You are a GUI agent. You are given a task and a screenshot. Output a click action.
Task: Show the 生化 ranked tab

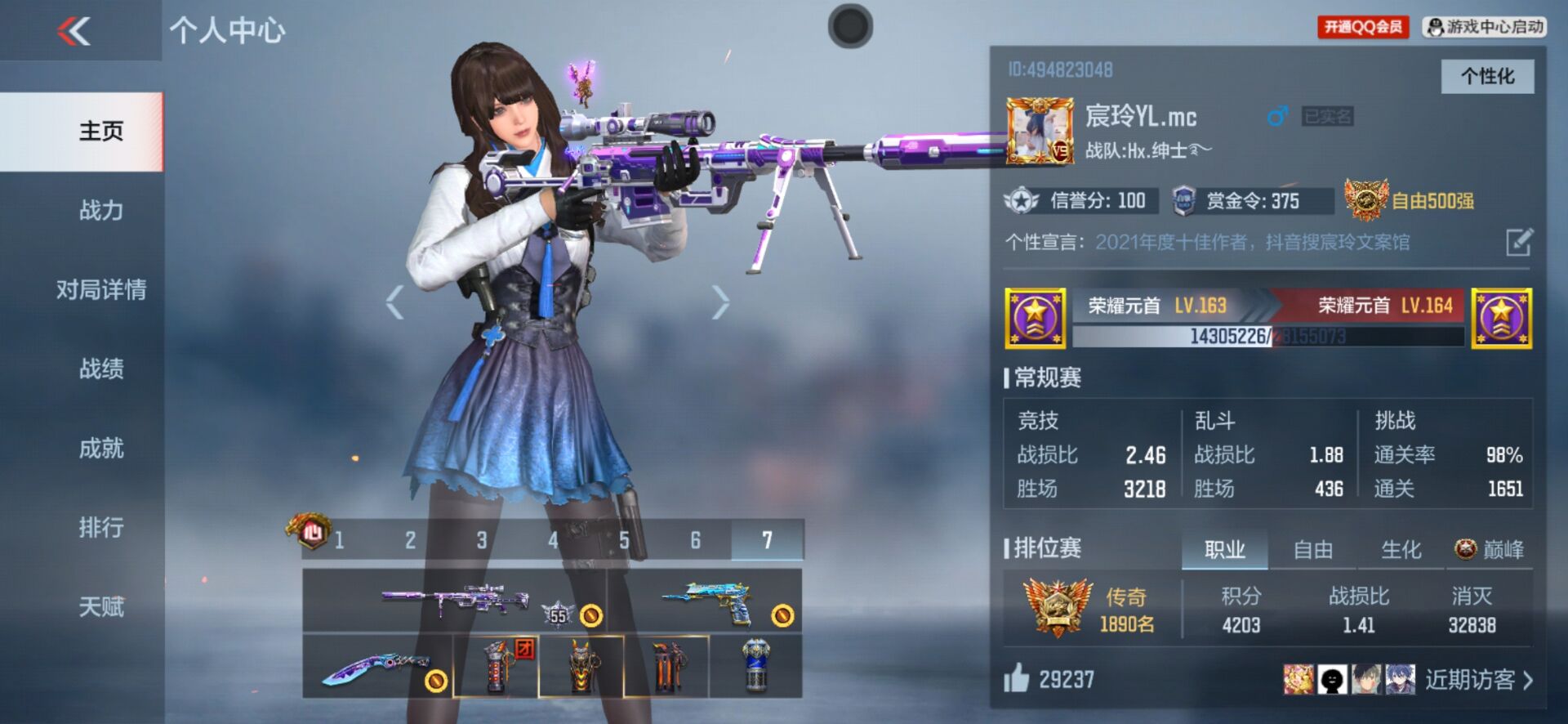[x=1401, y=550]
